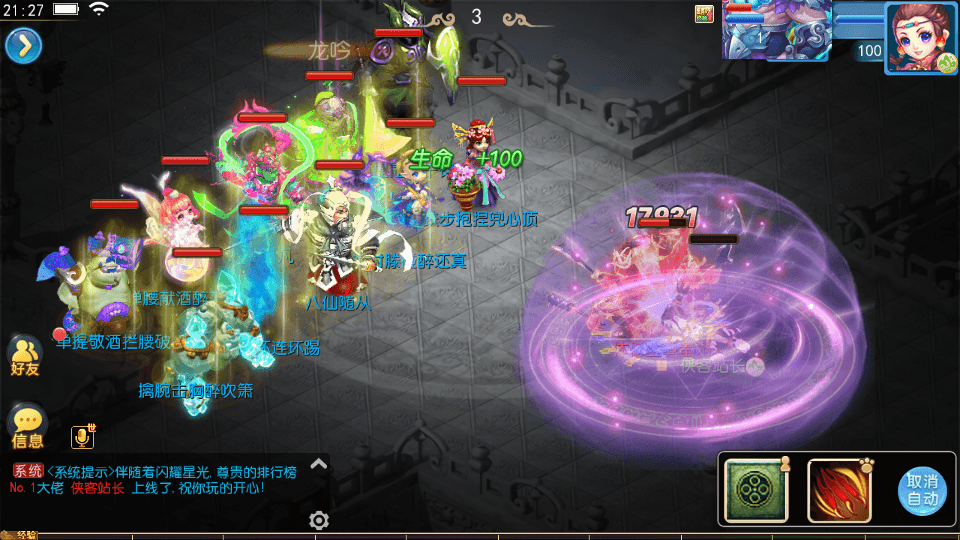
Task: Open the 信息 messages panel
Action: point(27,427)
